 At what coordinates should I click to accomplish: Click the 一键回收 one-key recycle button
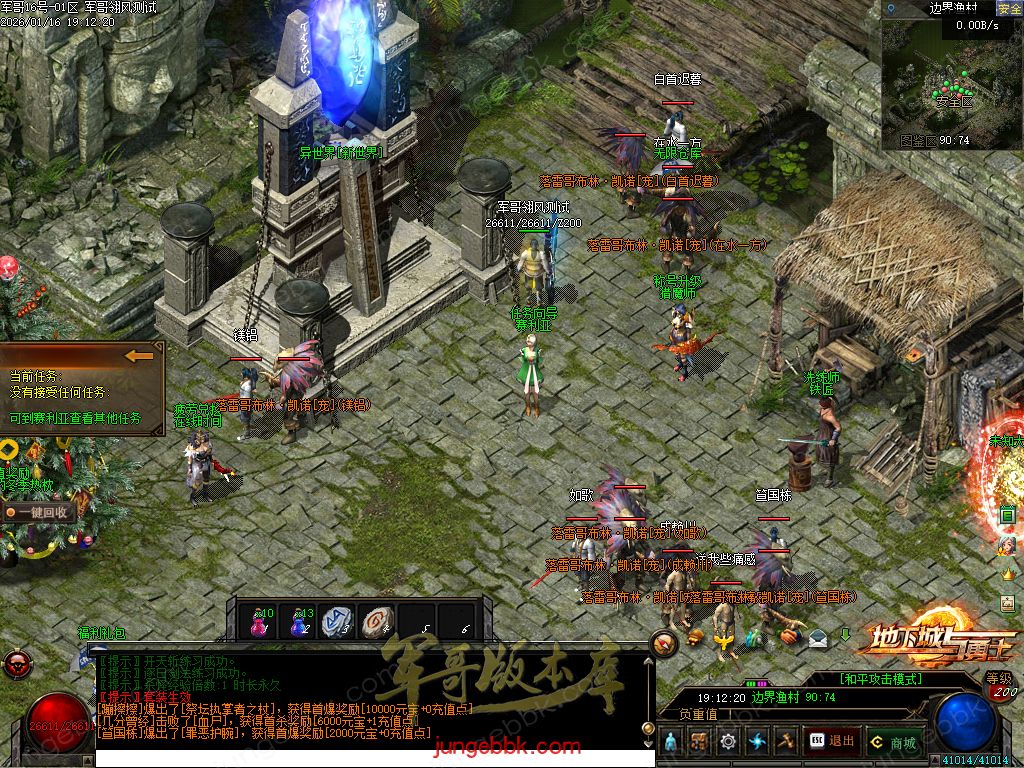41,511
